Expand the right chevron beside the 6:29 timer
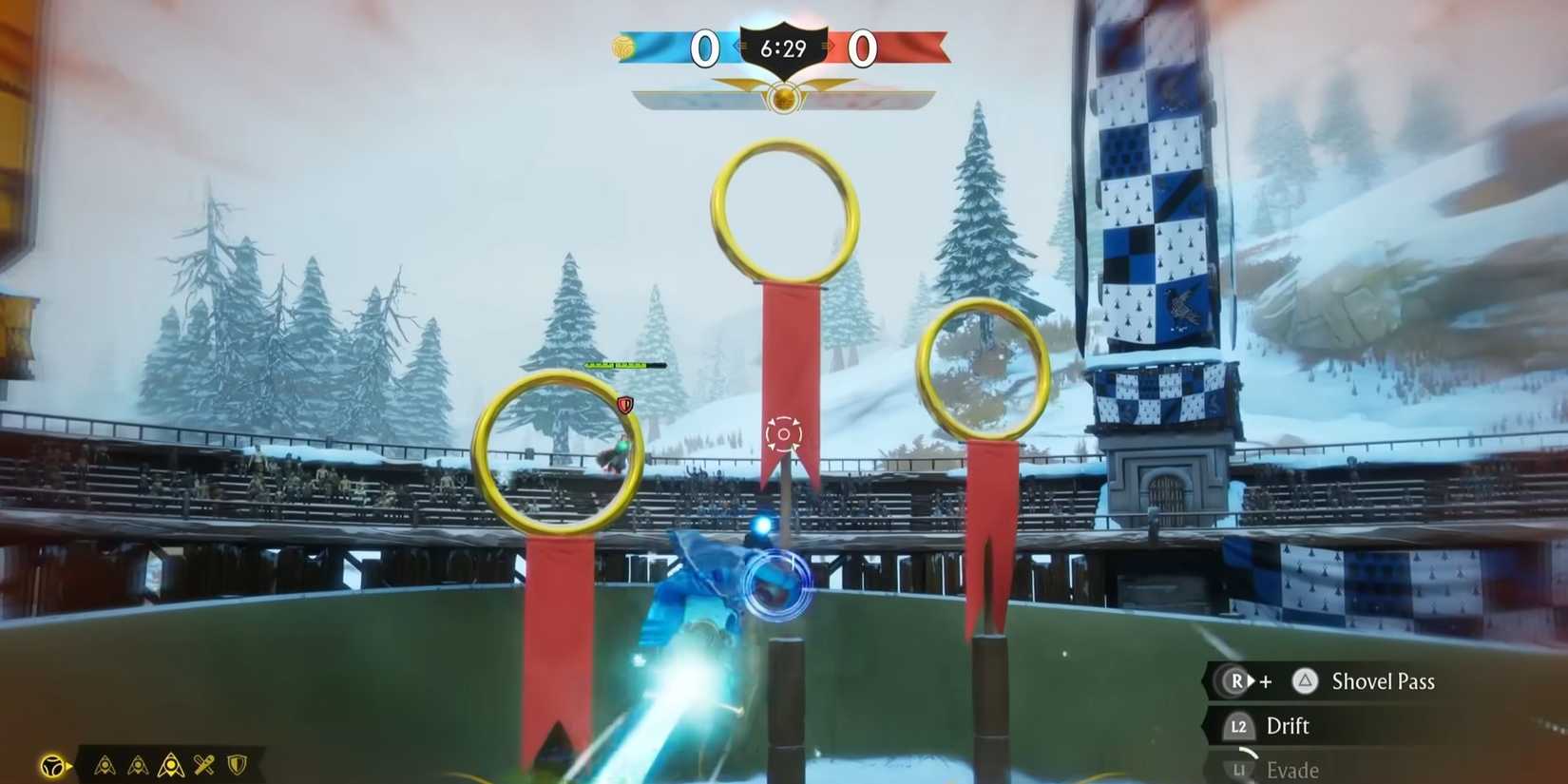1568x784 pixels. pyautogui.click(x=829, y=46)
